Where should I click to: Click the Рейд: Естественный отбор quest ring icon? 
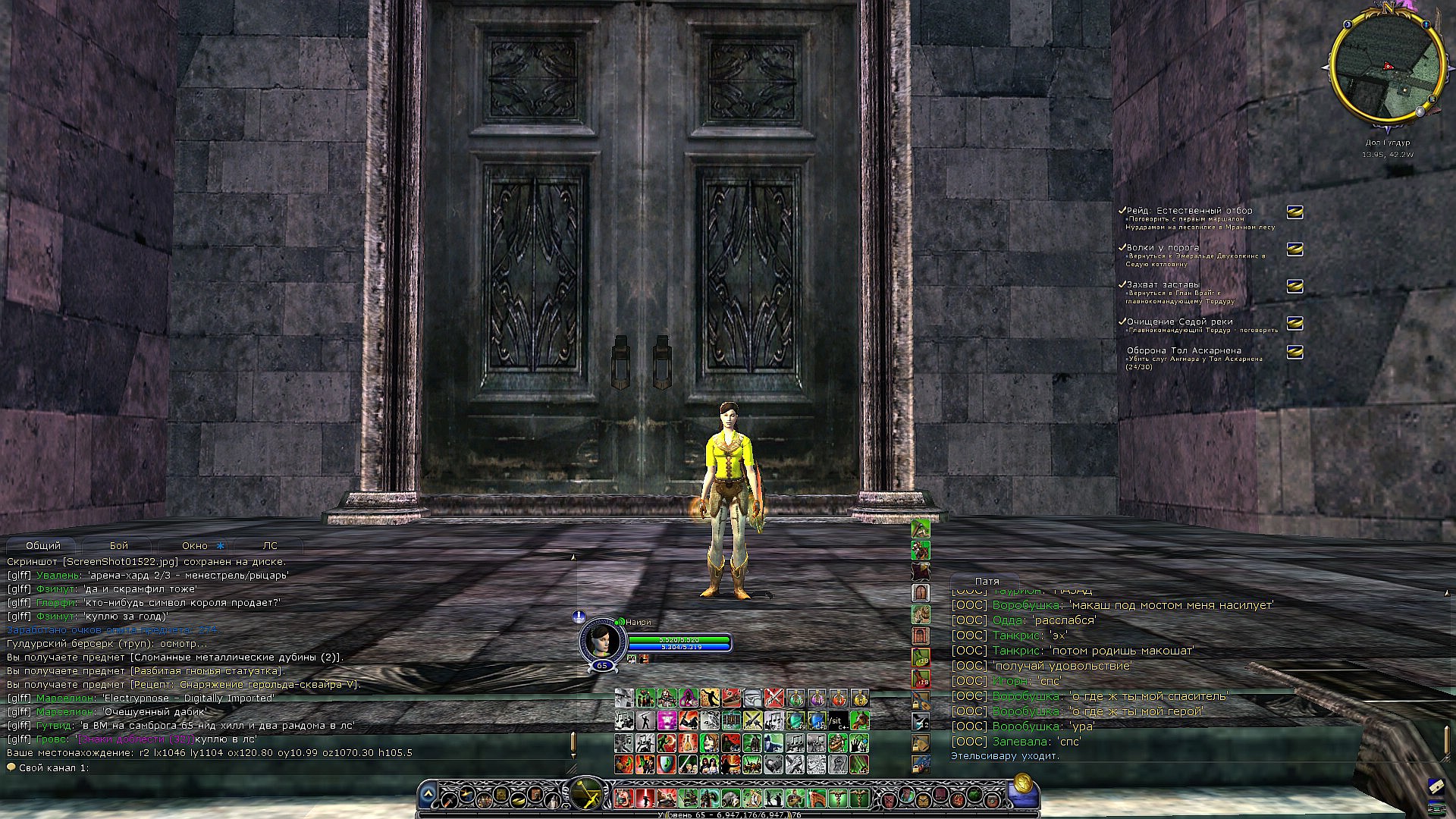pos(1294,212)
